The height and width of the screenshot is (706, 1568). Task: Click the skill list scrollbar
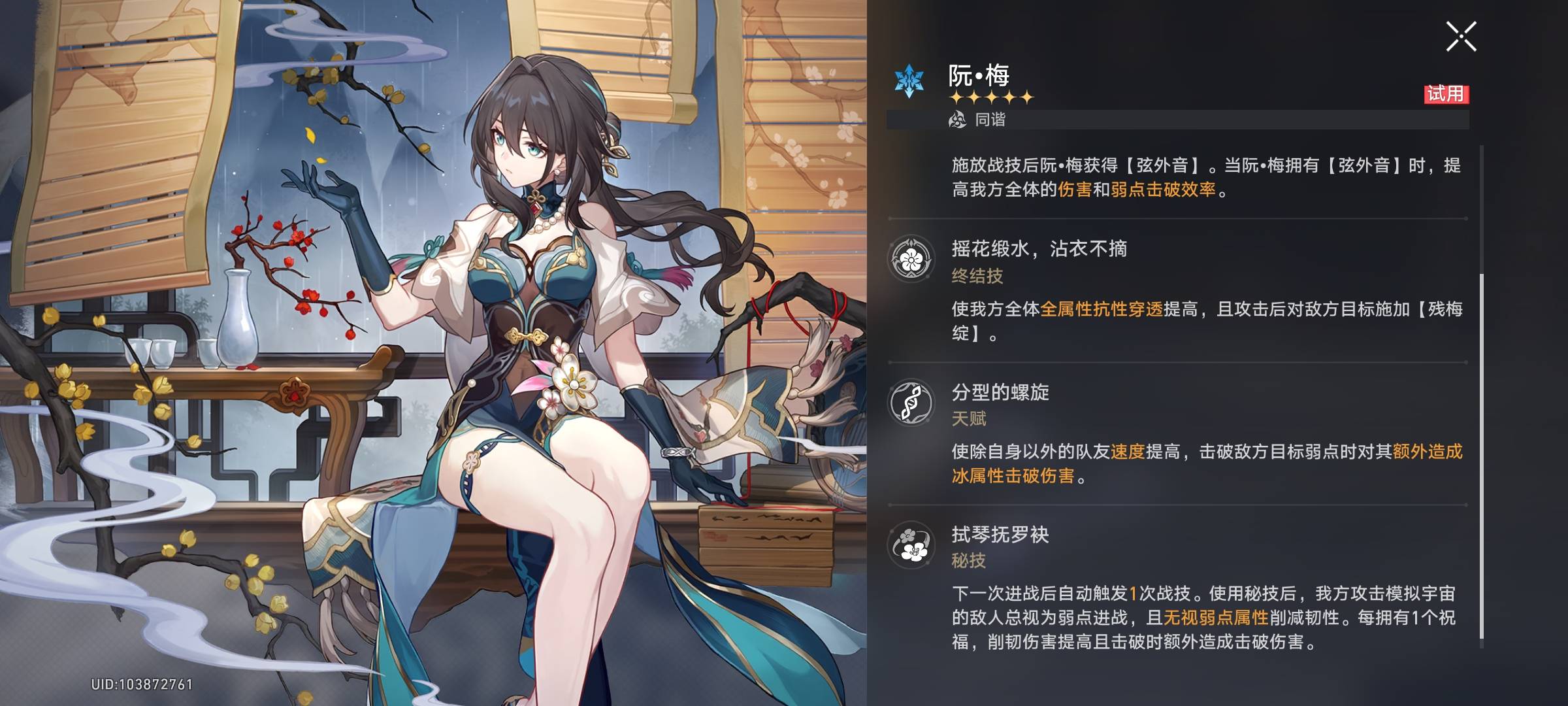(1481, 456)
